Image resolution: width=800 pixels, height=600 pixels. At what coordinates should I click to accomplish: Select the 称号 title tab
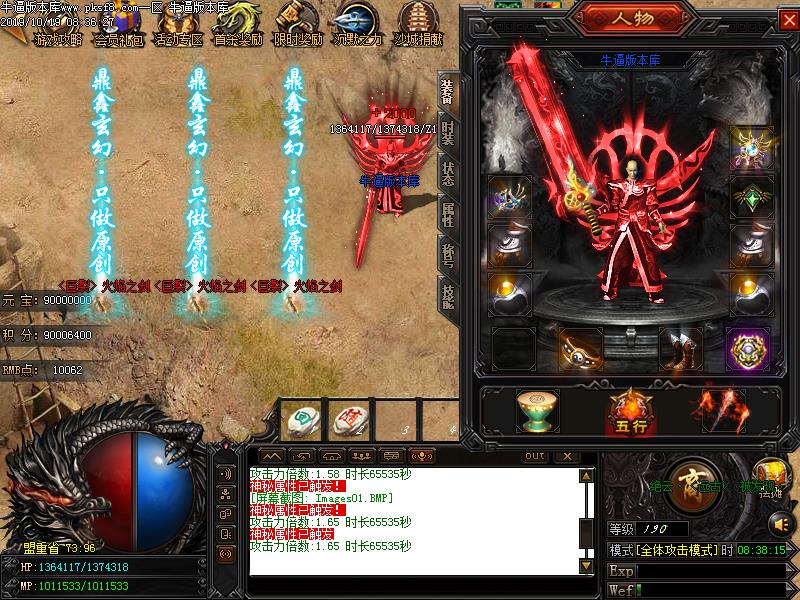pos(447,255)
